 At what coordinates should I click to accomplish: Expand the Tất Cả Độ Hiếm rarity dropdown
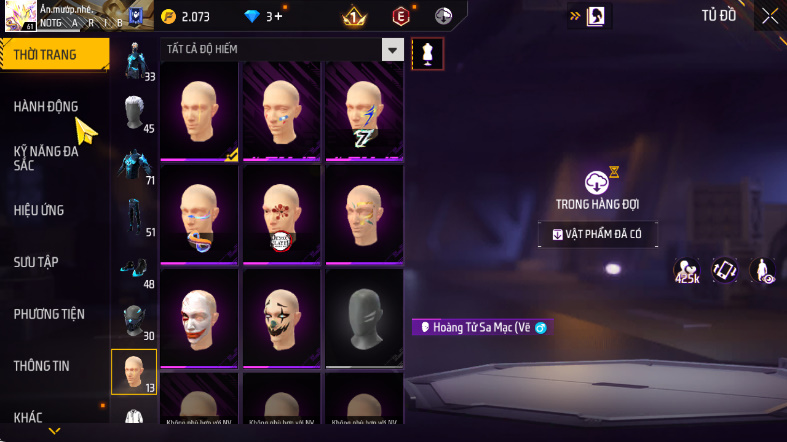(x=393, y=50)
